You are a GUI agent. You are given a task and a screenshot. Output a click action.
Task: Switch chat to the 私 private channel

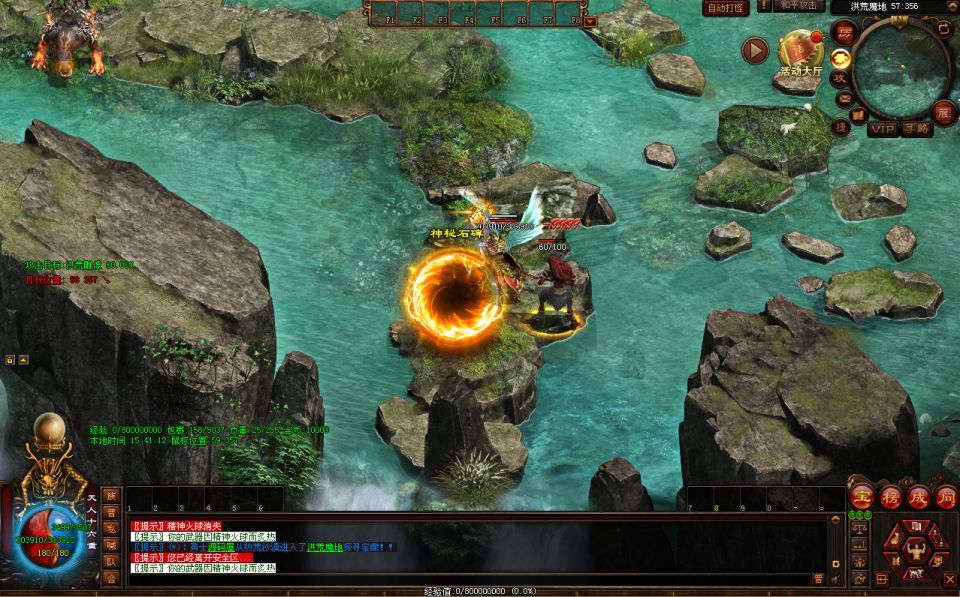pos(111,528)
